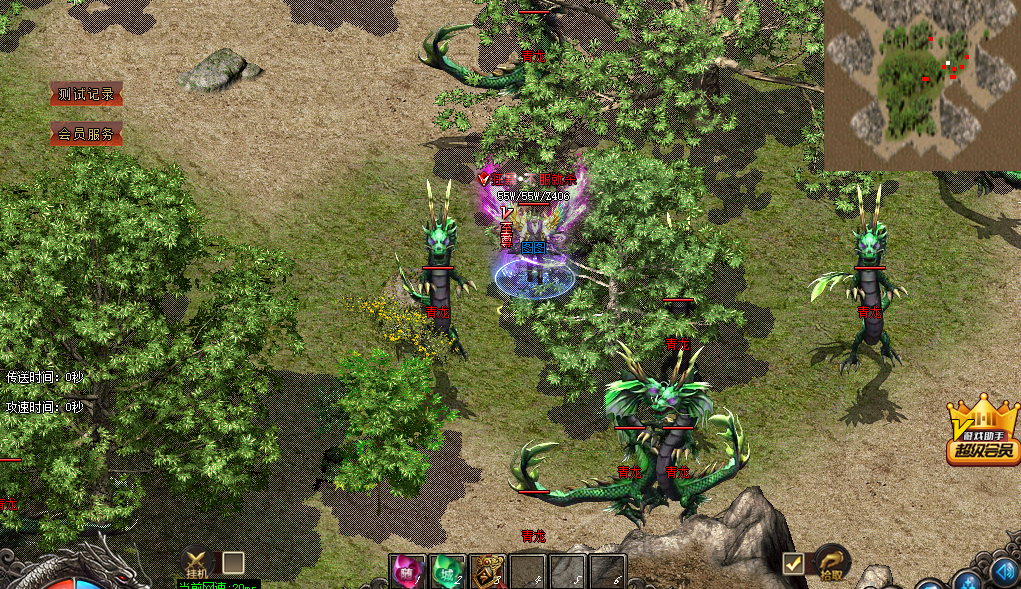Use the pink gem in hotbar slot 1

tap(408, 572)
